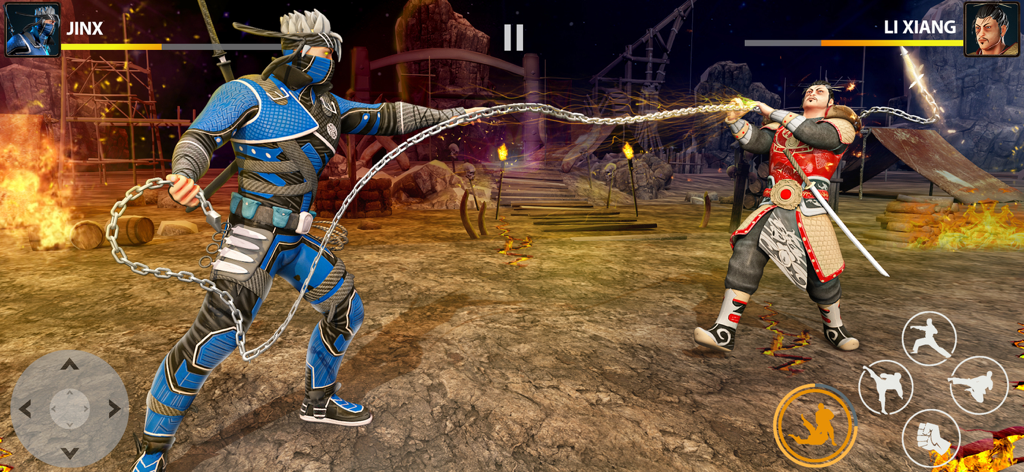Tap the D-pad down arrow
Image resolution: width=1024 pixels, height=472 pixels.
pyautogui.click(x=69, y=452)
